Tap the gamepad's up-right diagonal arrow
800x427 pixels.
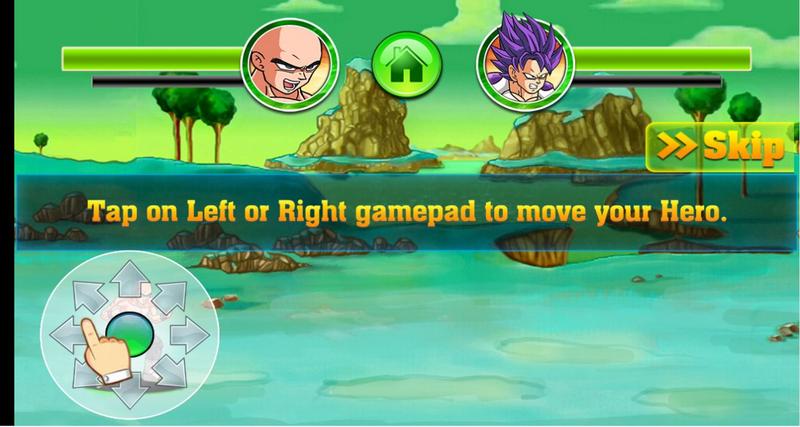(x=166, y=294)
